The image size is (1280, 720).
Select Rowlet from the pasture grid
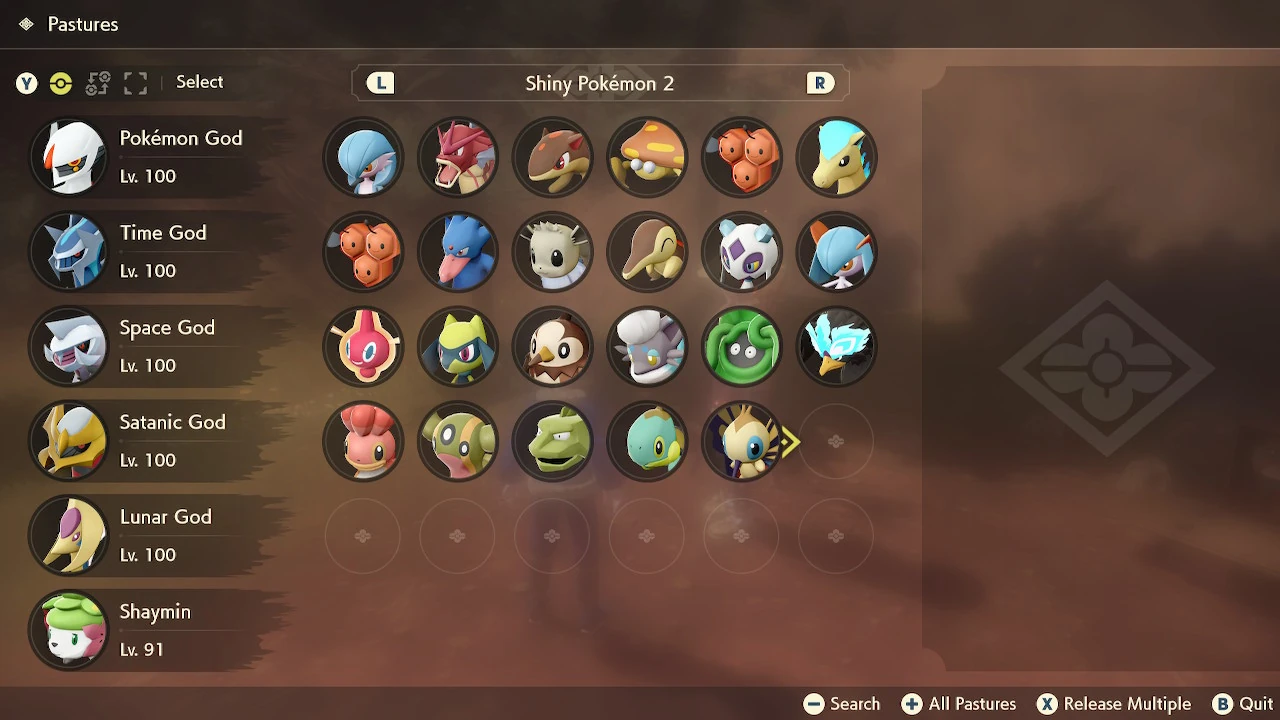point(552,346)
